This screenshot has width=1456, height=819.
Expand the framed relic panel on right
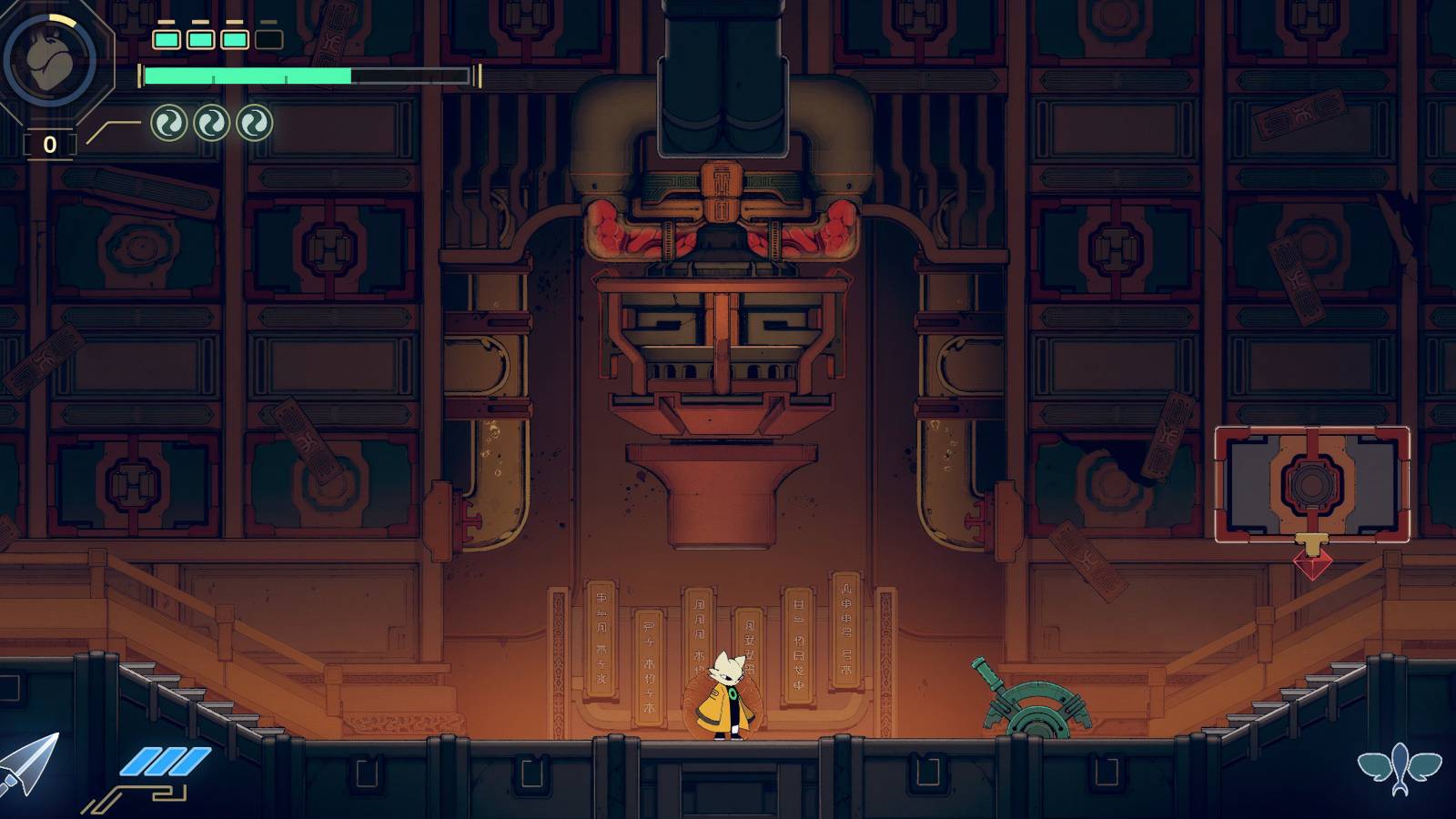(1313, 485)
